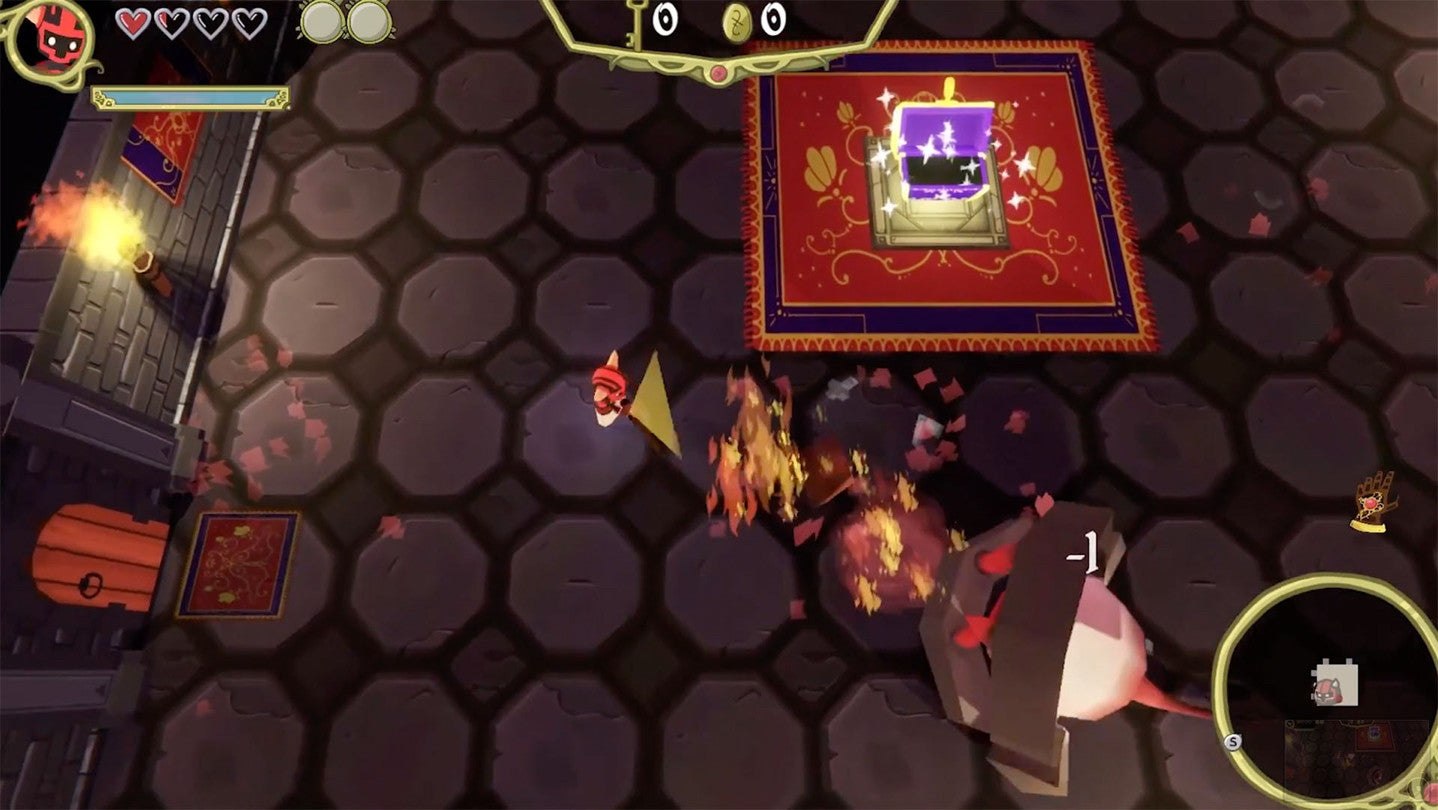Image resolution: width=1438 pixels, height=810 pixels.
Task: Toggle the last empty heart container
Action: (x=247, y=22)
